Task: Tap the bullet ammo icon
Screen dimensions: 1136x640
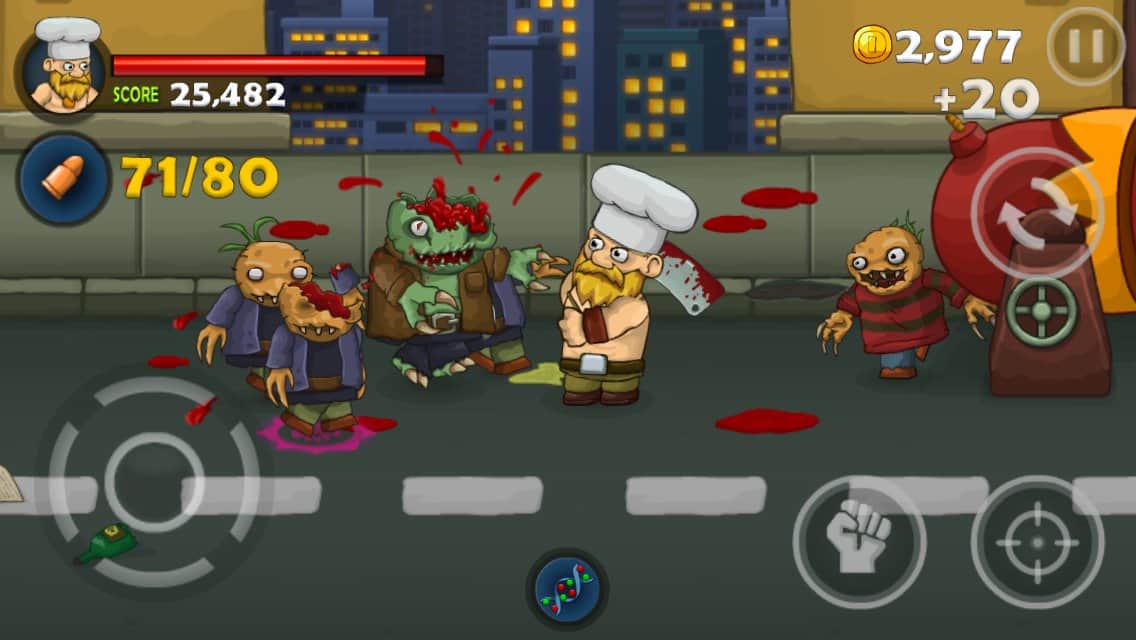Action: 63,179
